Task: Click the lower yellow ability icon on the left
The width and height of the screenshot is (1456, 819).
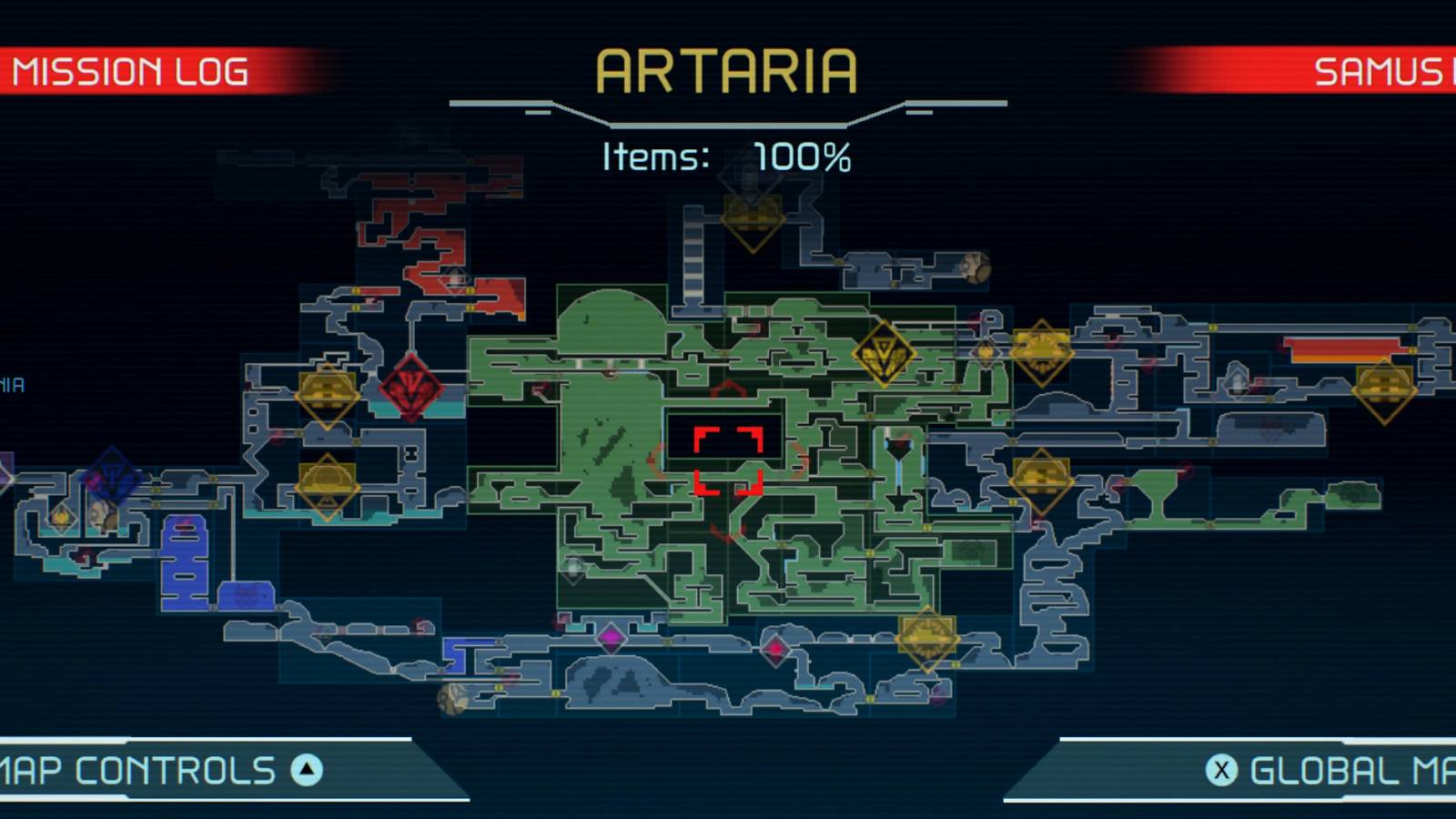Action: click(x=328, y=487)
